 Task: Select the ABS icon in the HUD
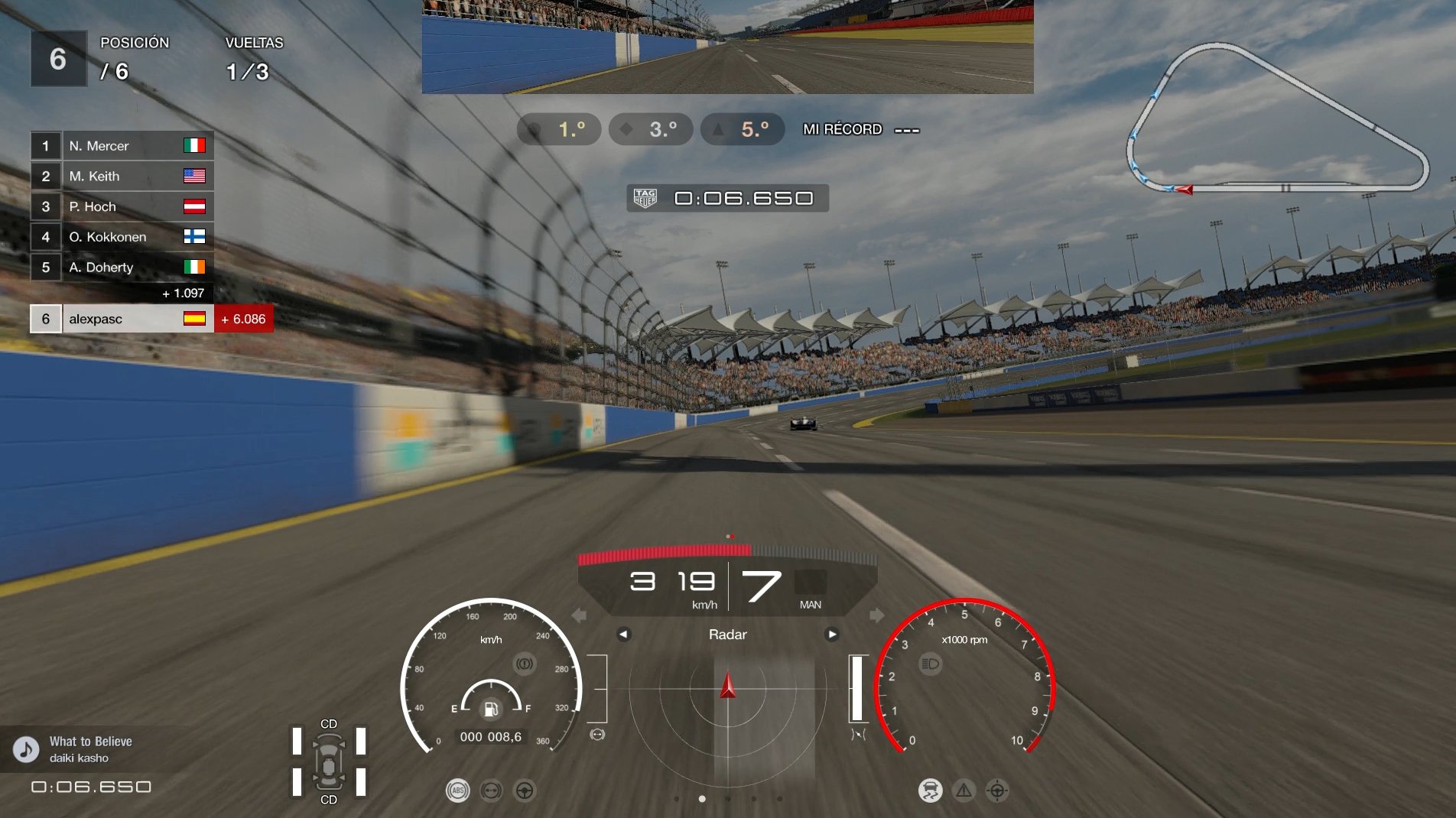click(459, 790)
